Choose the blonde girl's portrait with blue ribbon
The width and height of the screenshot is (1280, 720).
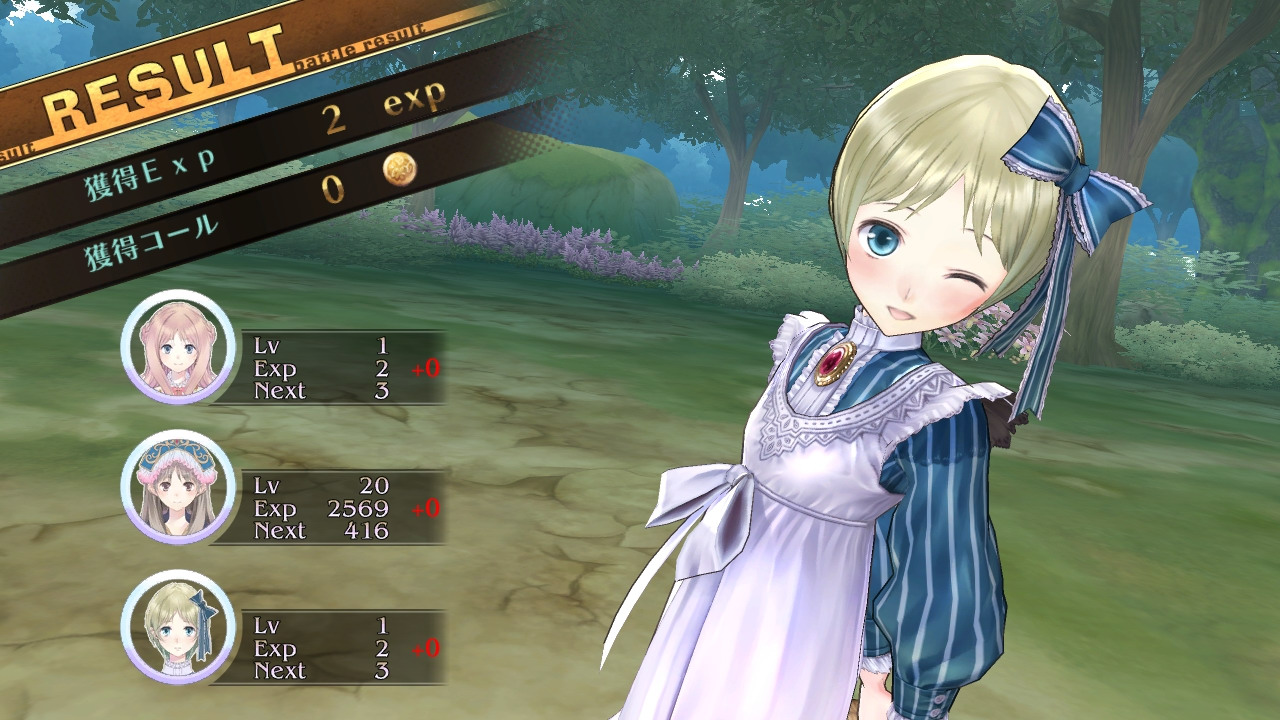[178, 627]
